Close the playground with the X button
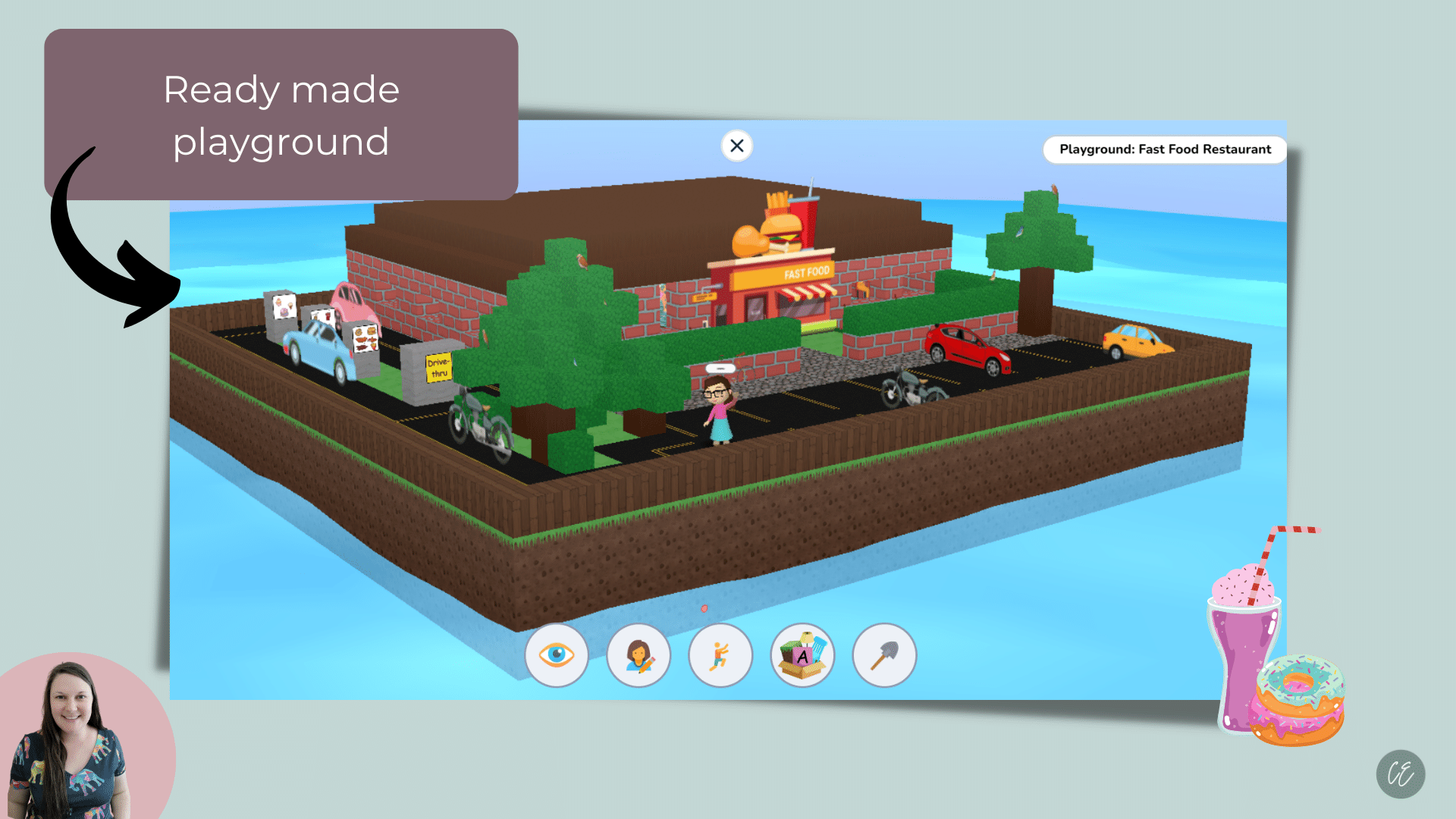Viewport: 1456px width, 819px height. (736, 146)
